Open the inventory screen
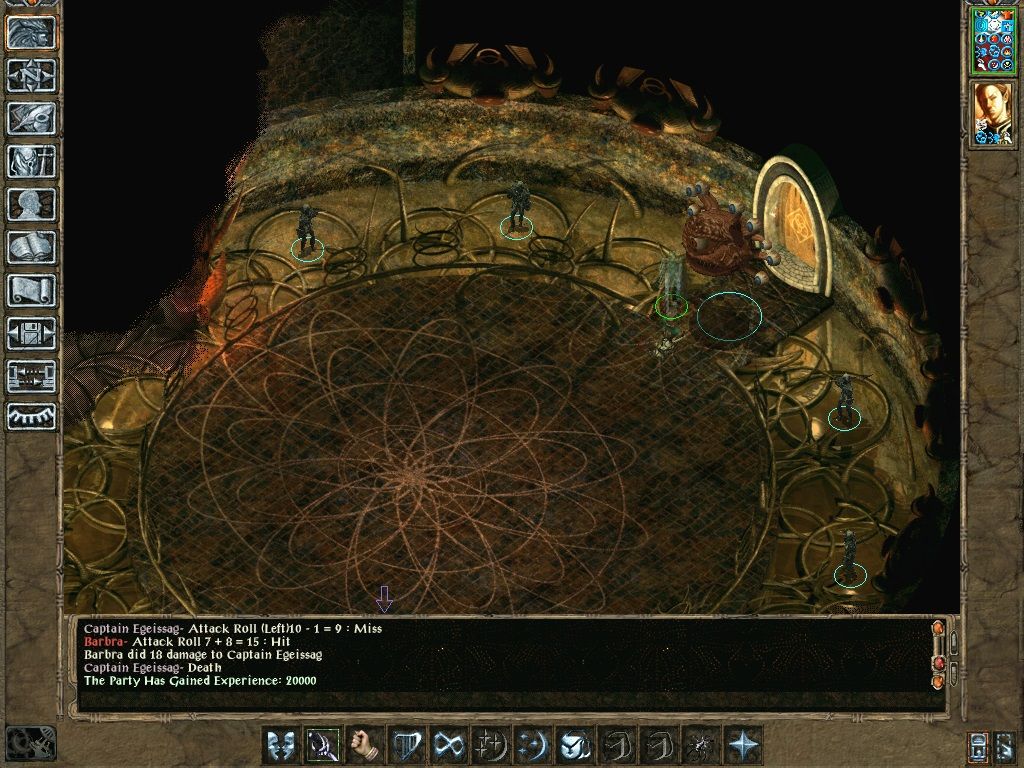The image size is (1024, 768). pos(32,161)
